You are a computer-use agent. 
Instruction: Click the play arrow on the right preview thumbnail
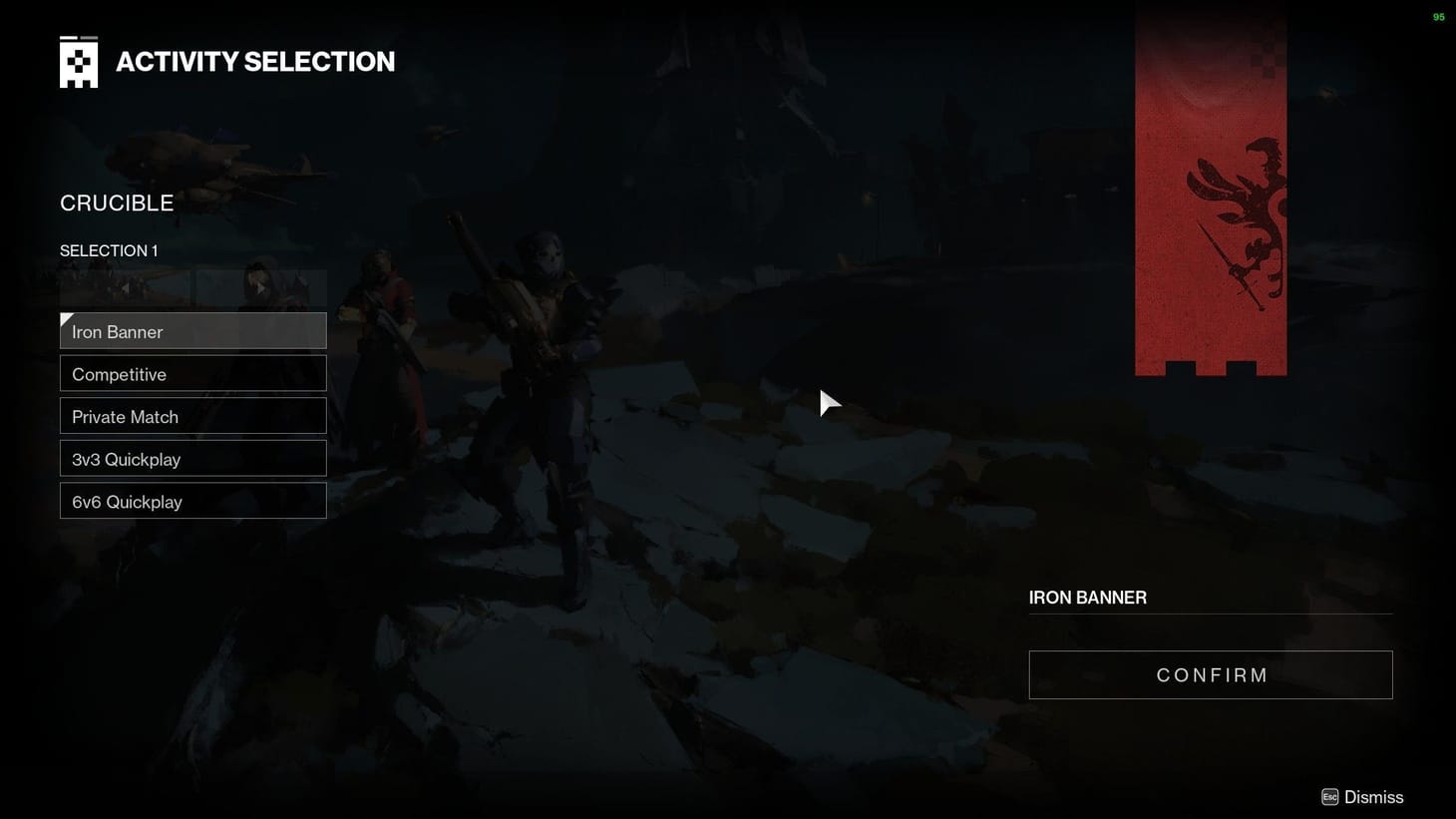tap(261, 287)
